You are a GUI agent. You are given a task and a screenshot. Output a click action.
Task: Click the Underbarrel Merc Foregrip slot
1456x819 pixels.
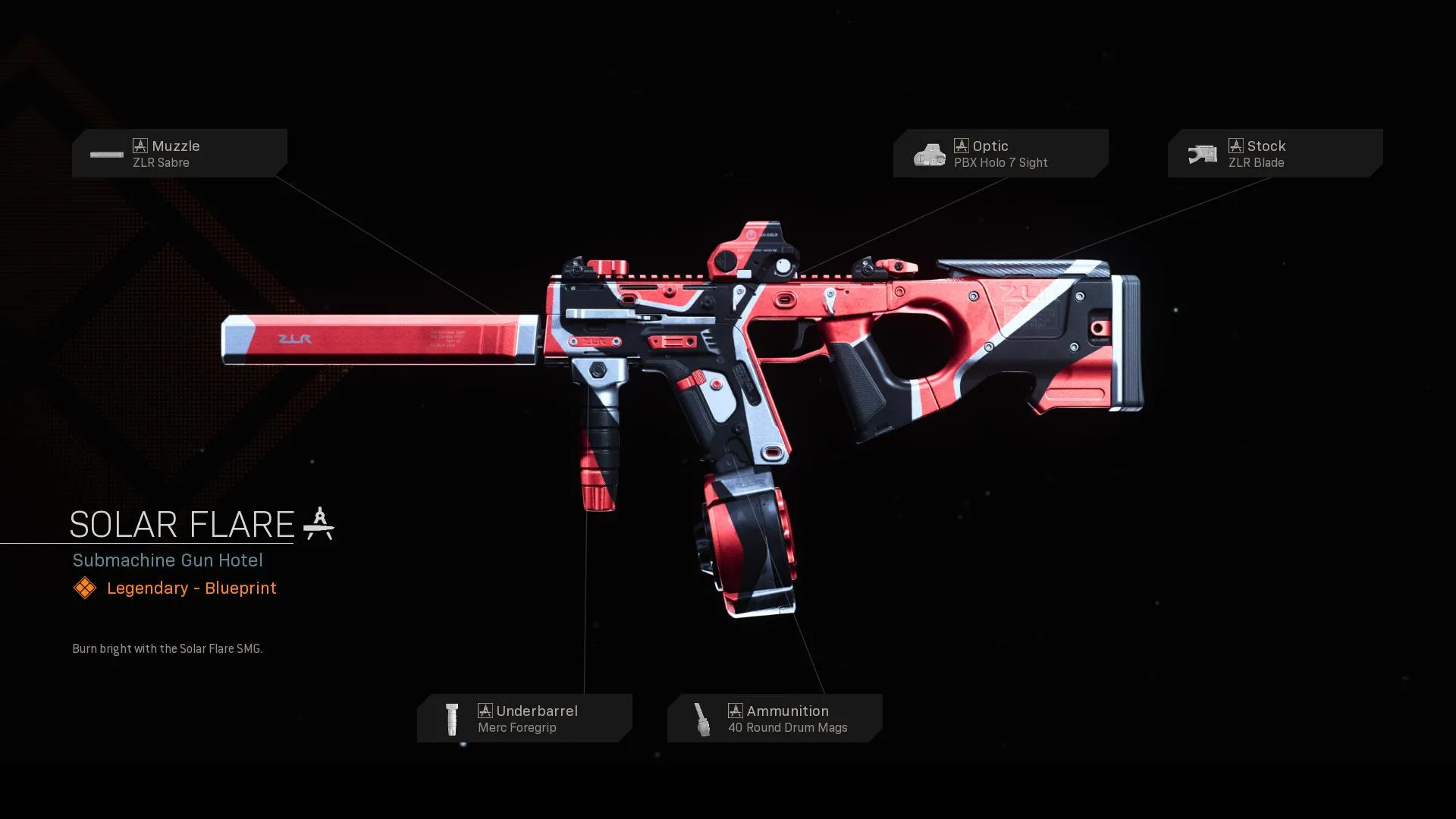click(524, 718)
